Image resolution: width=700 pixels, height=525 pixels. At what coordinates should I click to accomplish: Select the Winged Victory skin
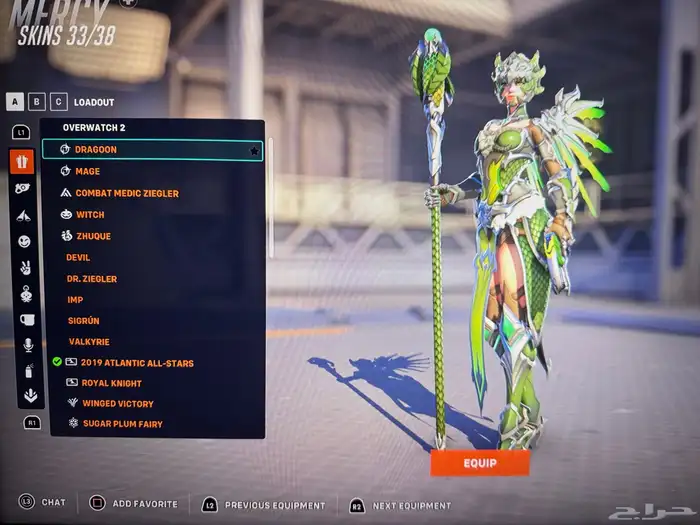[117, 404]
